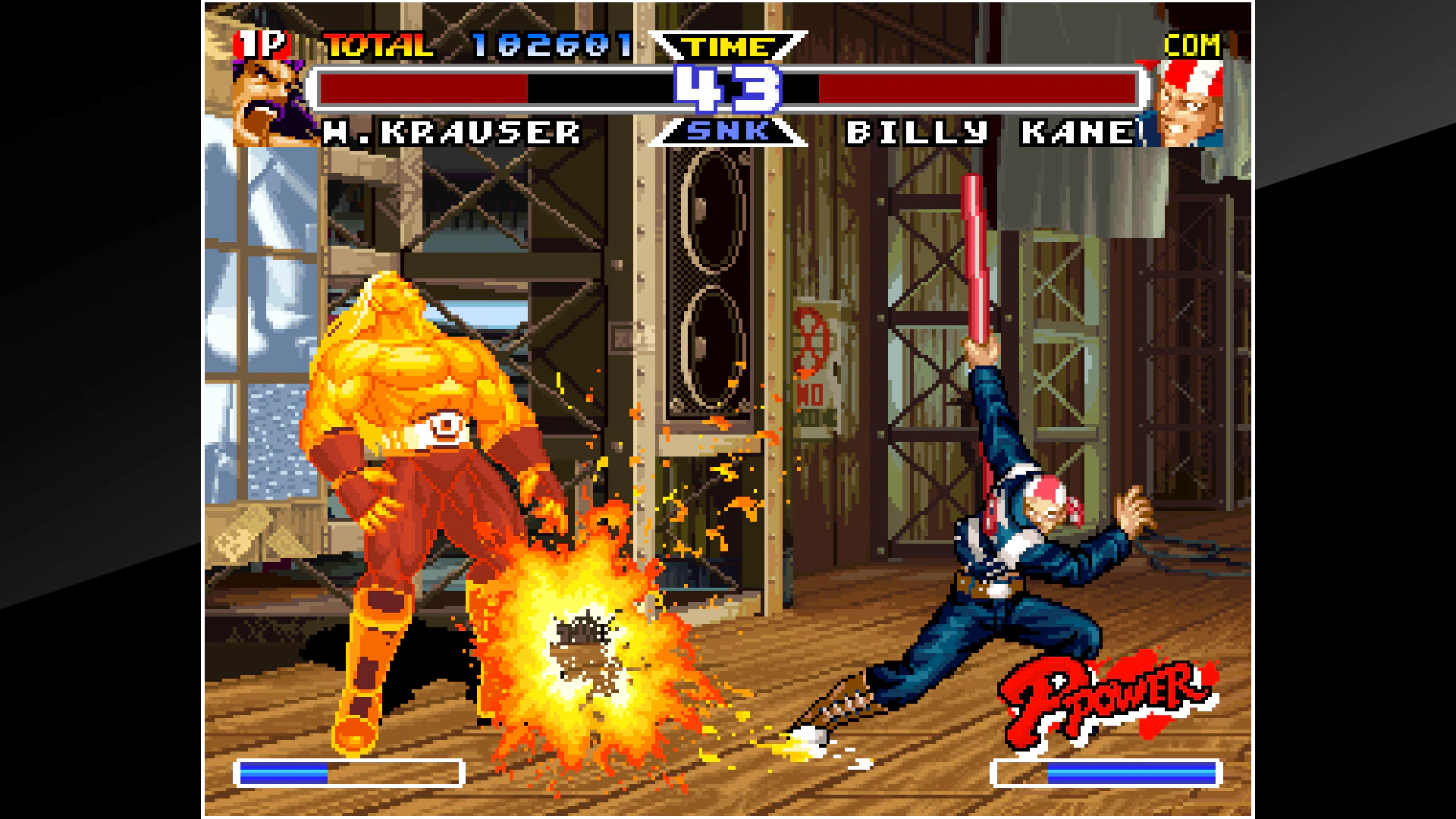Click the TOTAL score label
Viewport: 1456px width, 819px height.
point(378,45)
